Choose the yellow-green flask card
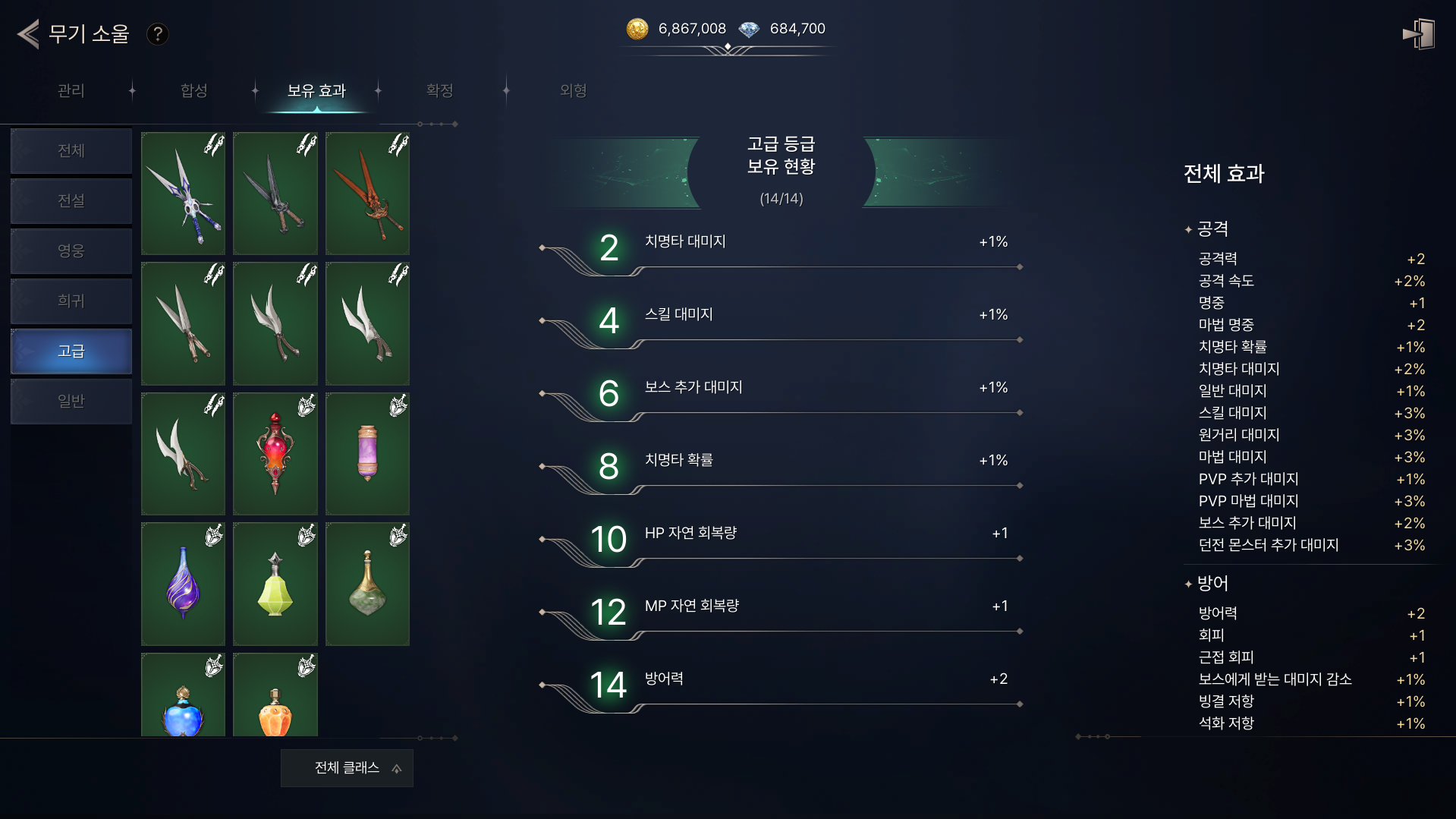Viewport: 1456px width, 819px height. pos(275,584)
